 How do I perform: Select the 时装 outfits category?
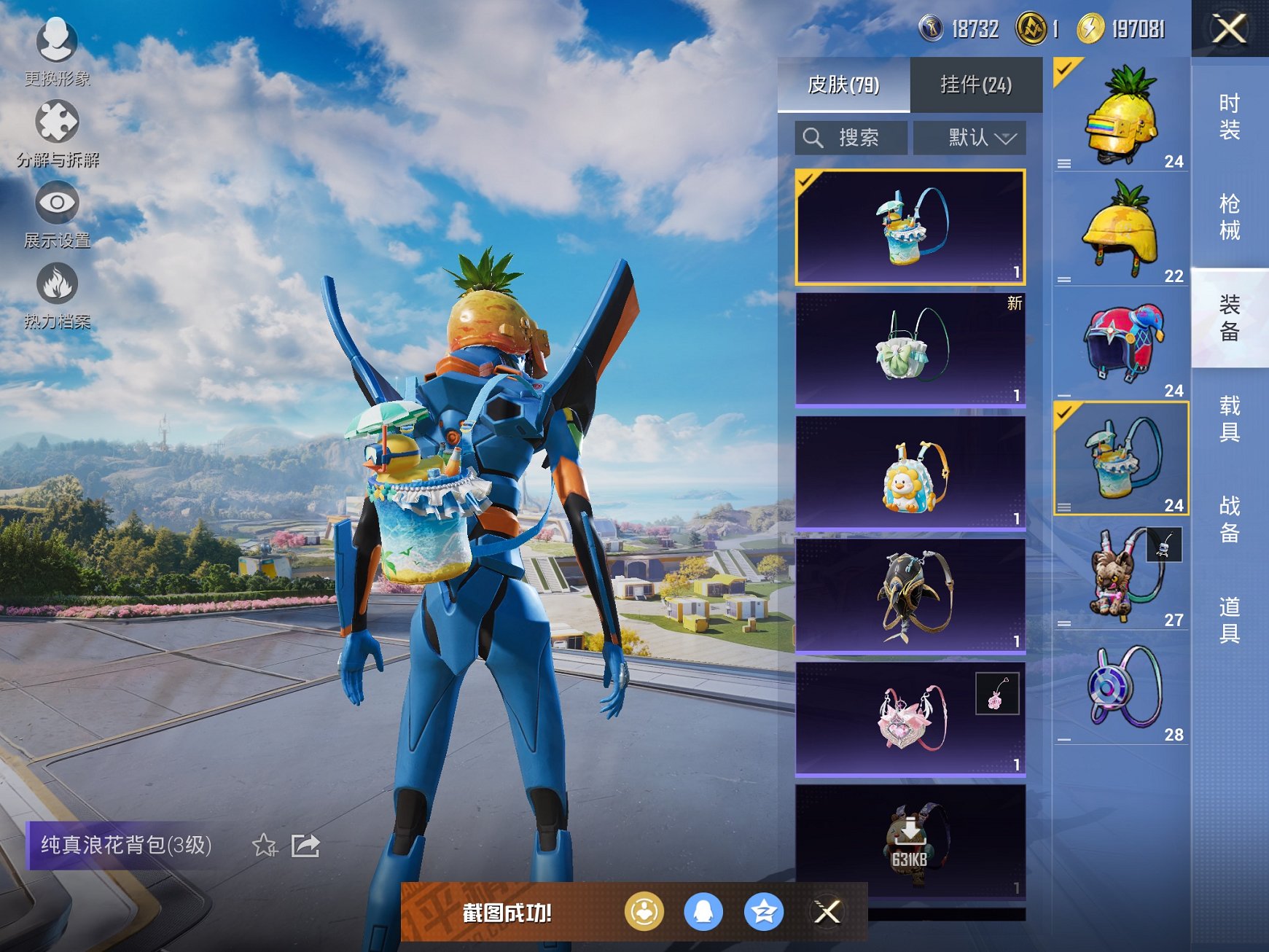pos(1229,117)
